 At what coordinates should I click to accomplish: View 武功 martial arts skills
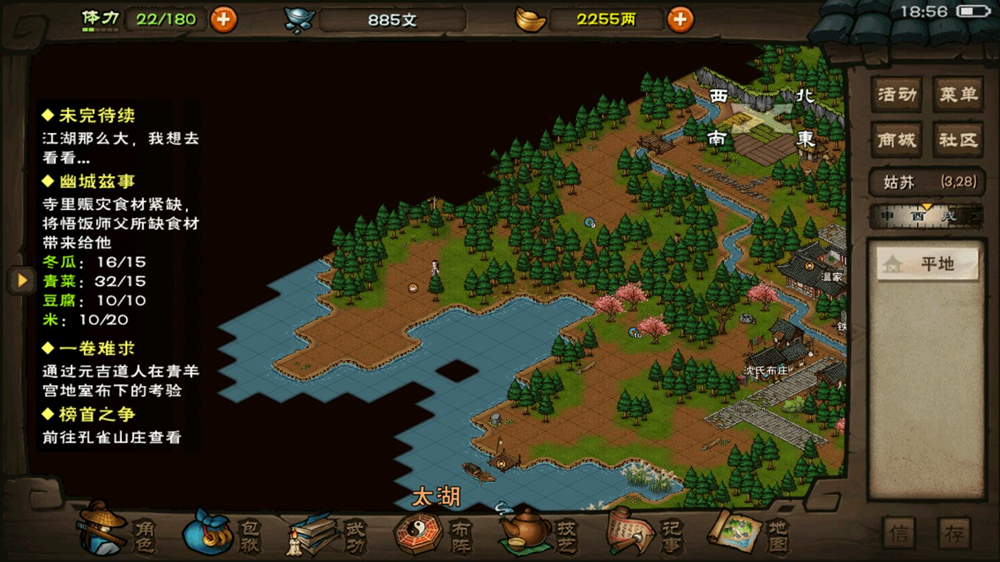tap(327, 530)
